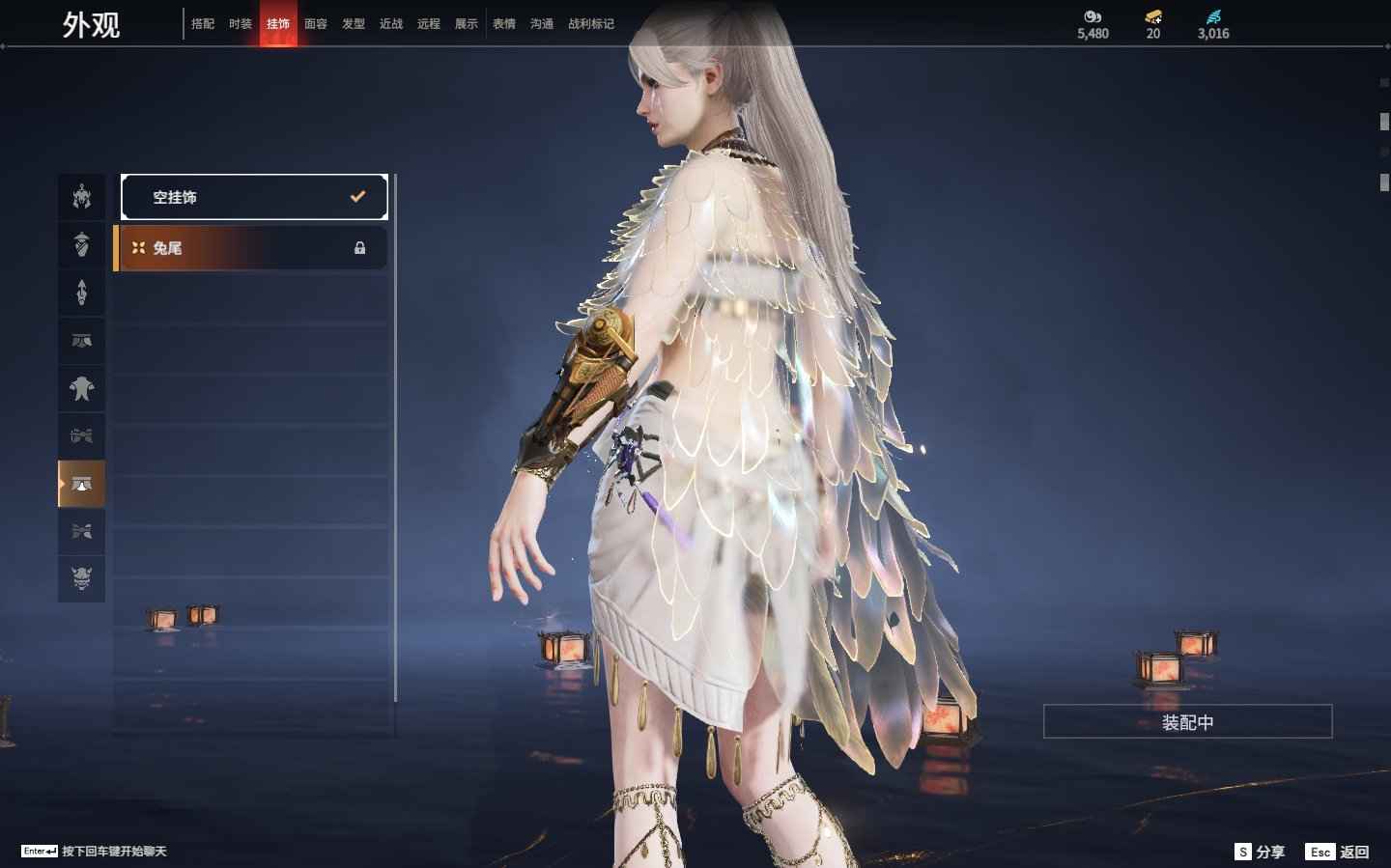This screenshot has width=1391, height=868.
Task: Pick the cloak-shaped back accessory category
Action: pyautogui.click(x=82, y=388)
